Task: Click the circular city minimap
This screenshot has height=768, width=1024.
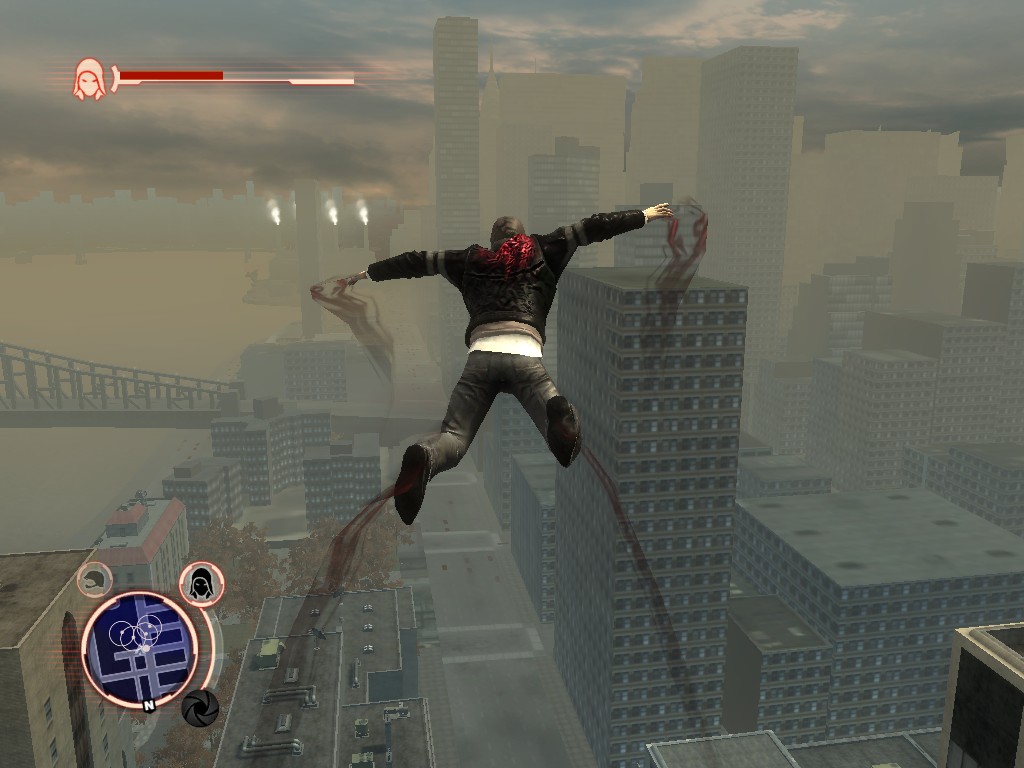Action: (138, 644)
